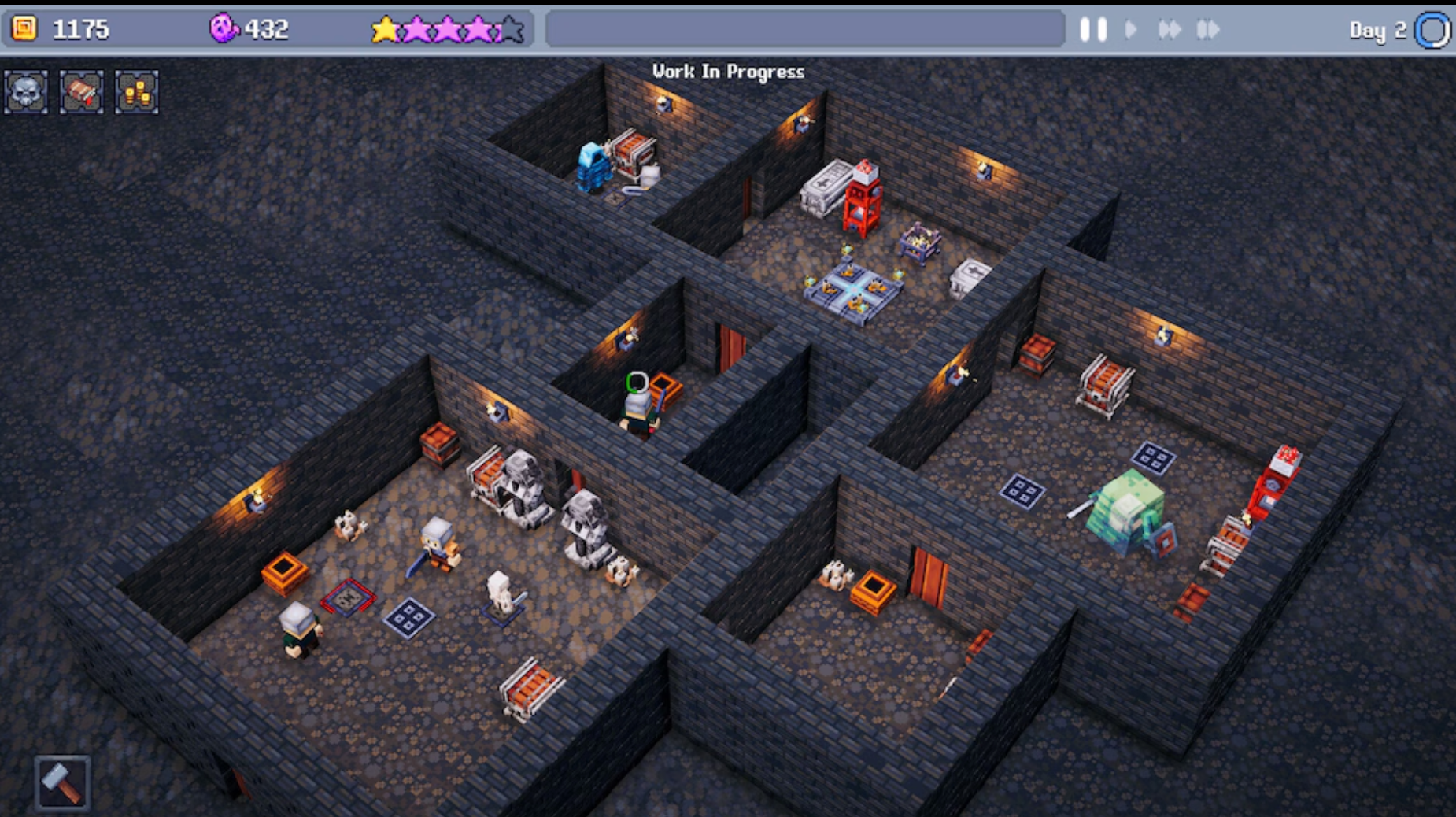Enable normal speed with the play arrow
Viewport: 1456px width, 817px height.
[1132, 29]
